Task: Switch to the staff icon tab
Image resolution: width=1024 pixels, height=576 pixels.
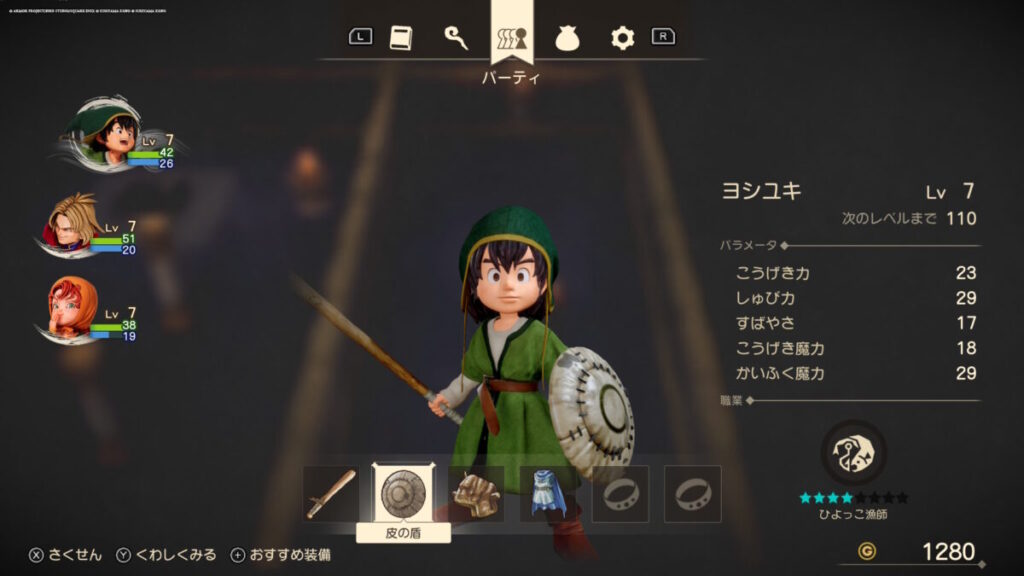Action: [x=456, y=38]
